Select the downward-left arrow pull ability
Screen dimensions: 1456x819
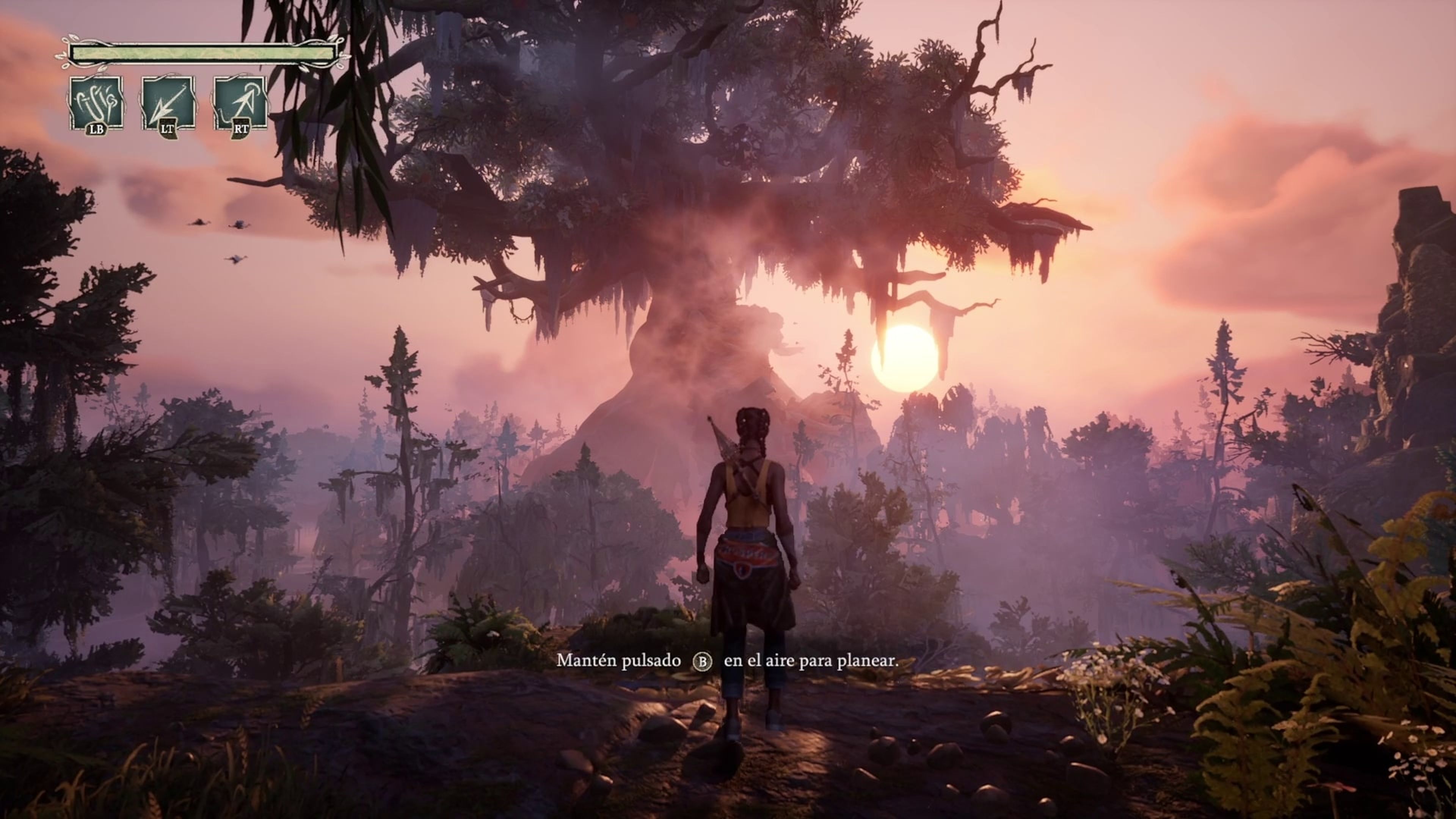pyautogui.click(x=168, y=104)
